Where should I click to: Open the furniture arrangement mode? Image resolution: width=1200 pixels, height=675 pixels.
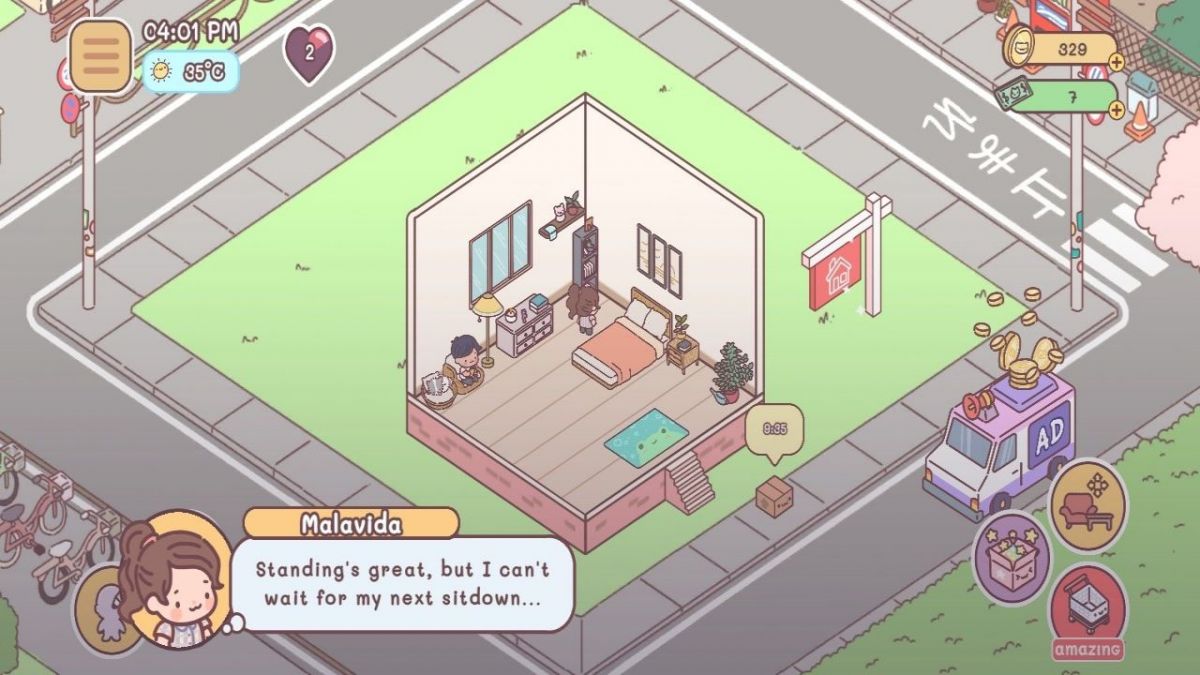pyautogui.click(x=1088, y=507)
